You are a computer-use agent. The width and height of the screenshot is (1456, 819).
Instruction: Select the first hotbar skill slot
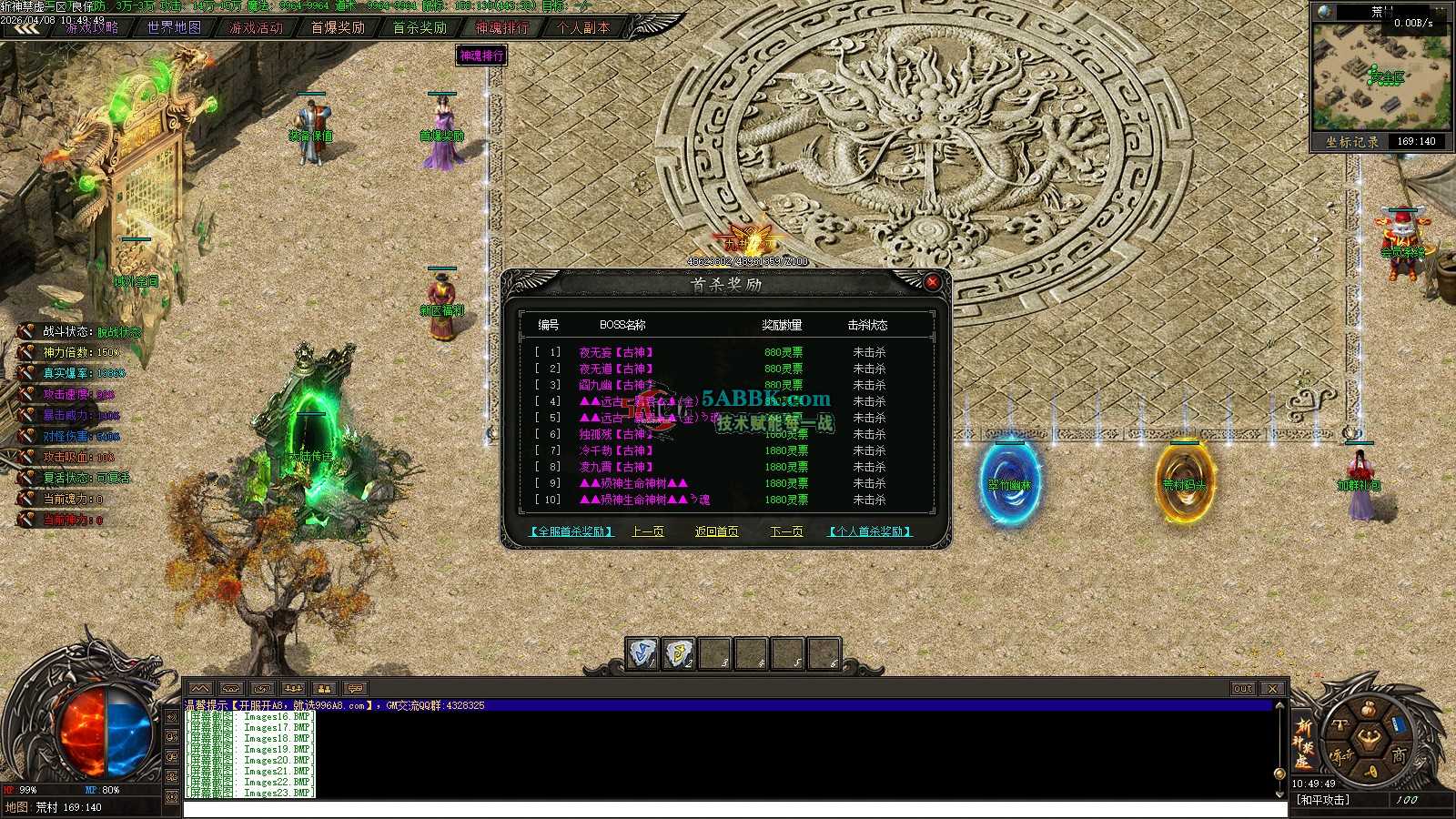tap(642, 653)
